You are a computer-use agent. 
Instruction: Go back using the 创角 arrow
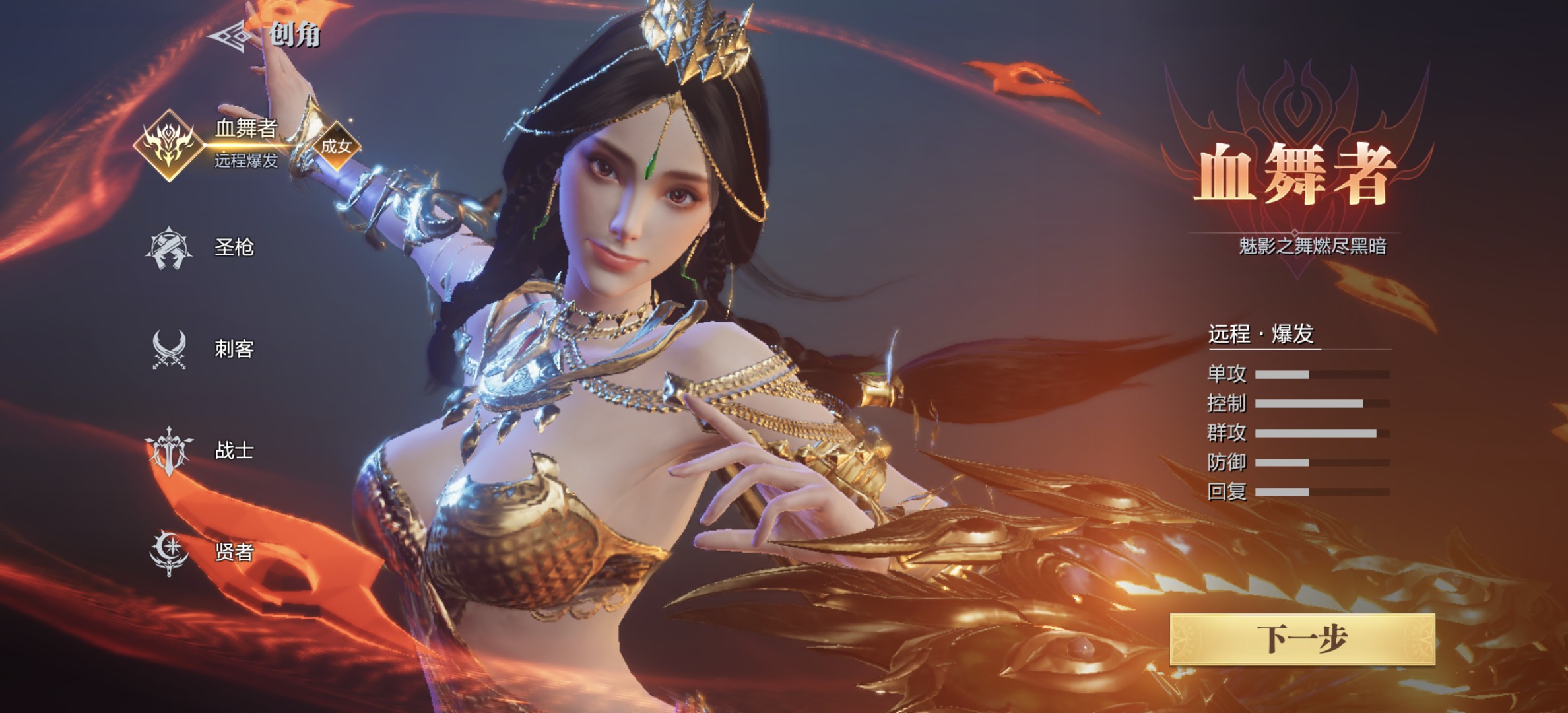tap(231, 35)
